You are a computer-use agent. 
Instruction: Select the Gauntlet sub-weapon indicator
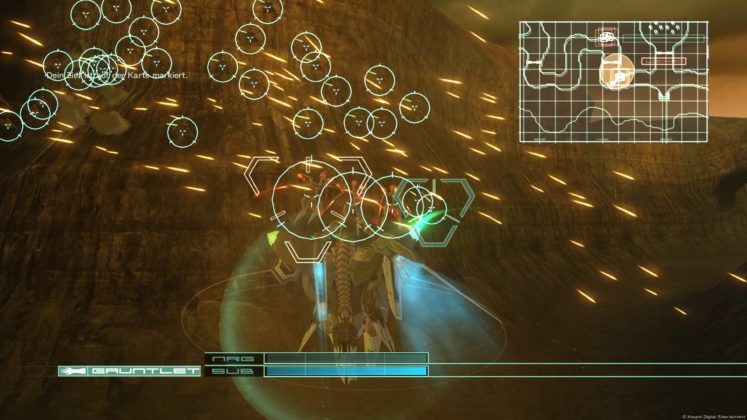[128, 371]
